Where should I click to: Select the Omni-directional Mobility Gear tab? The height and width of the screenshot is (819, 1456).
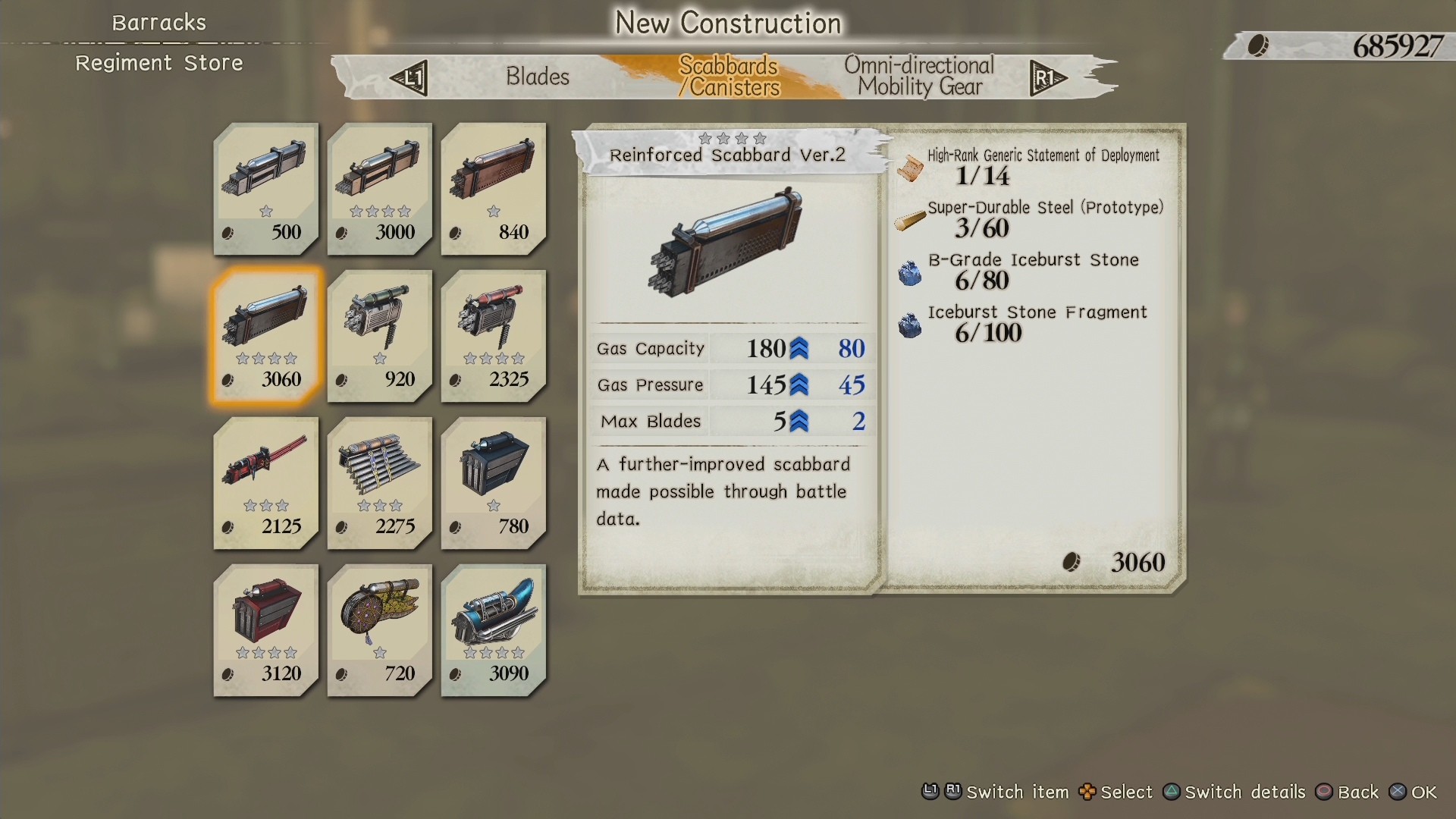pos(919,77)
